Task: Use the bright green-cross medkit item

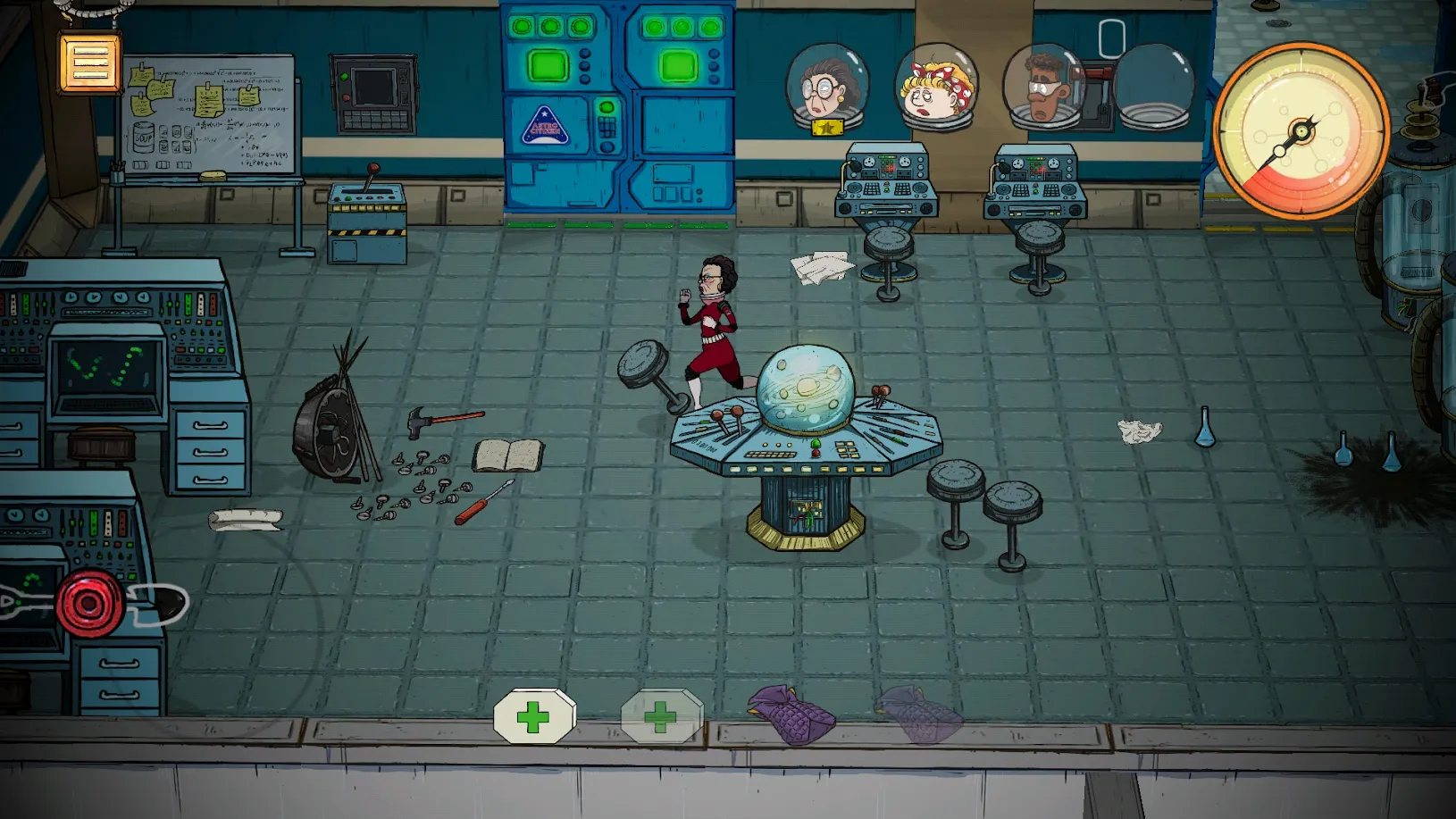Action: click(534, 716)
